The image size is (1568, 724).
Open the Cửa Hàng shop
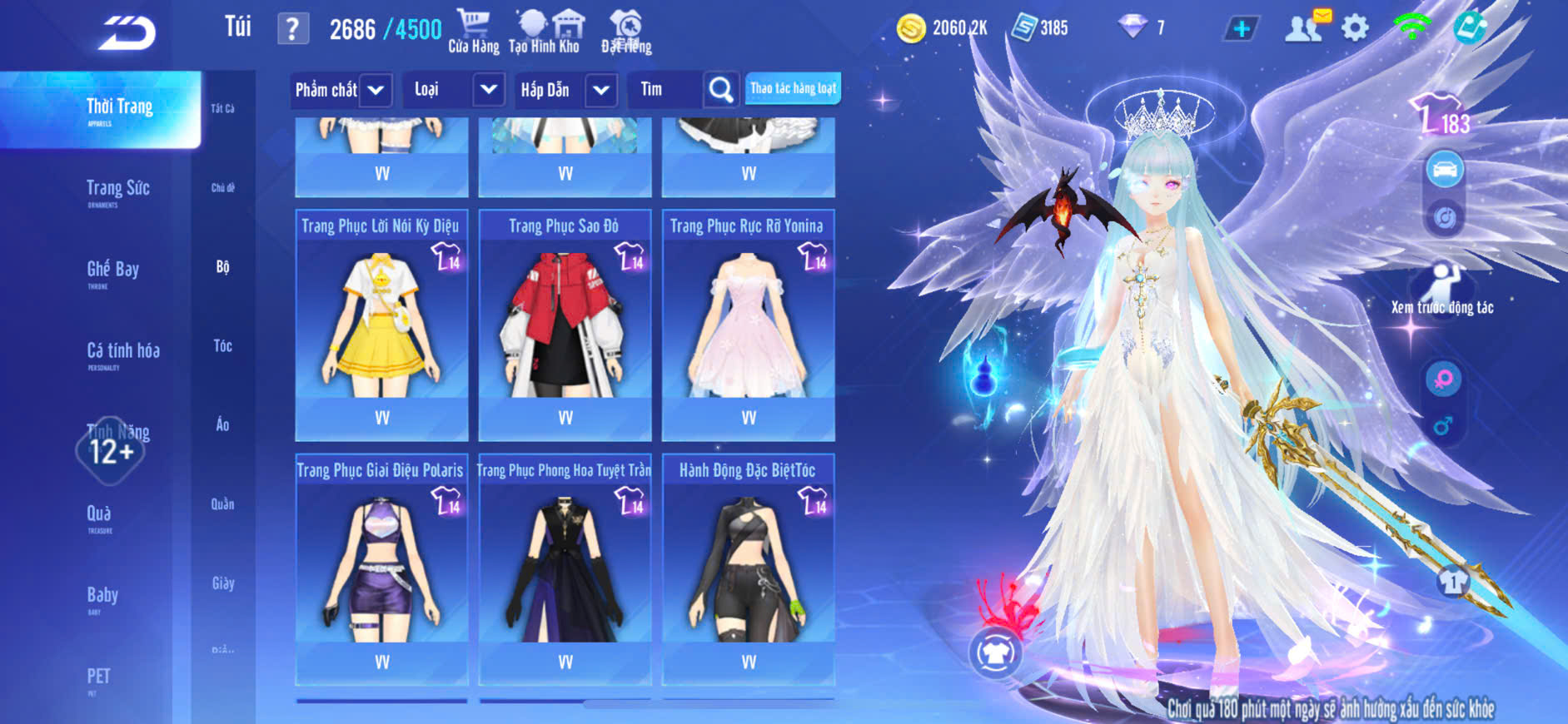pyautogui.click(x=473, y=32)
